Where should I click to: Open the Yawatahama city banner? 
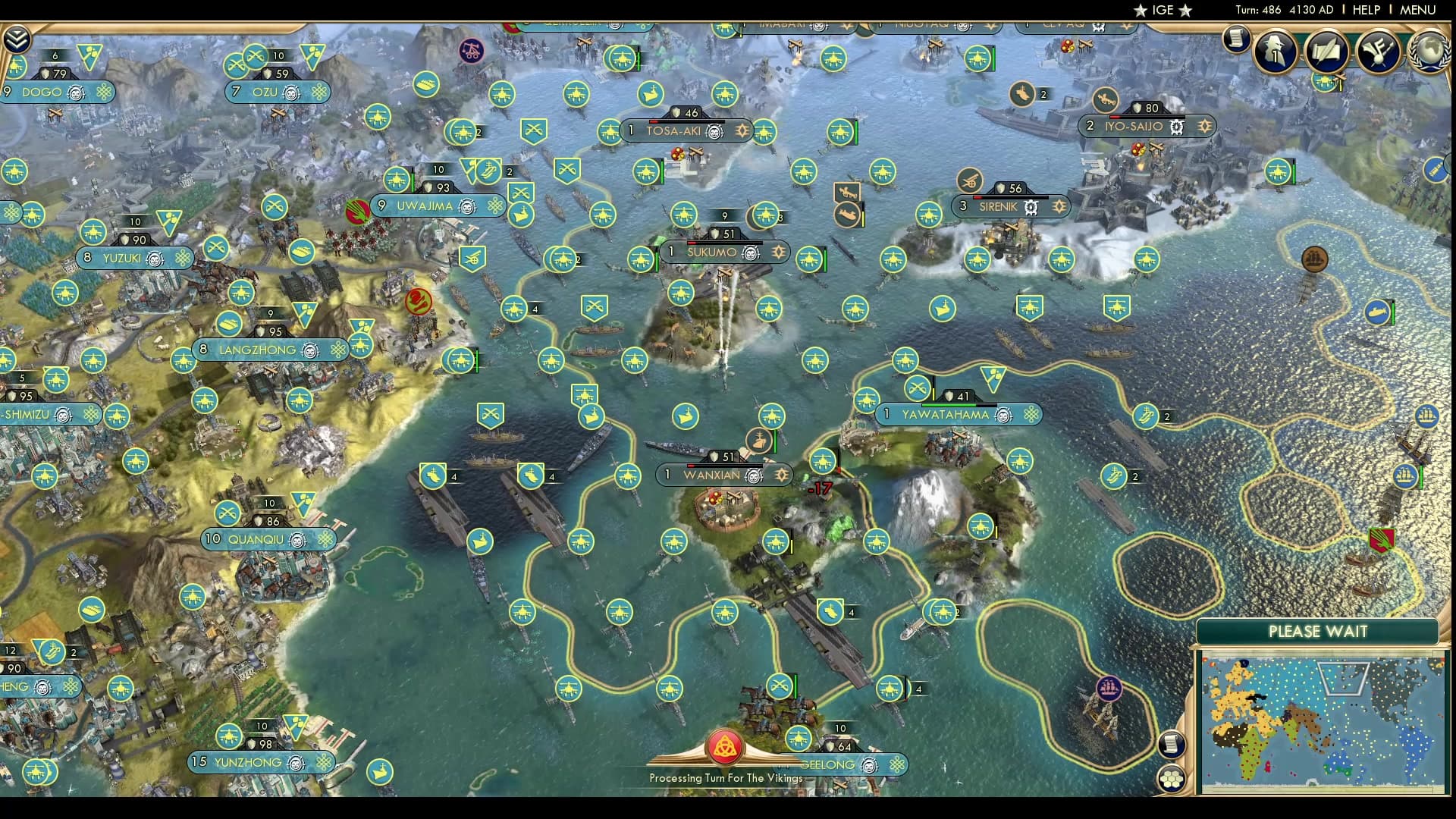coord(946,415)
